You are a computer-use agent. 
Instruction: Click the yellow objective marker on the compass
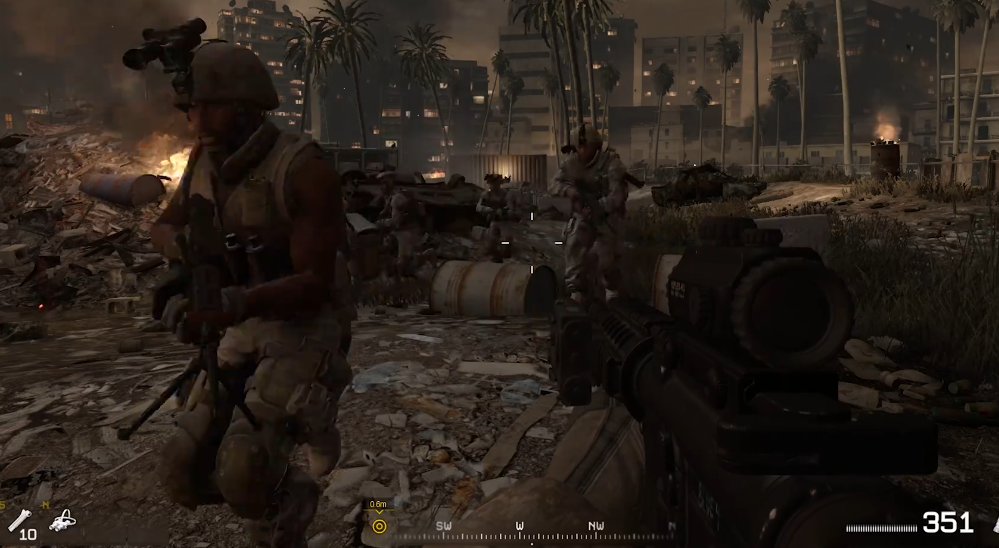click(379, 526)
